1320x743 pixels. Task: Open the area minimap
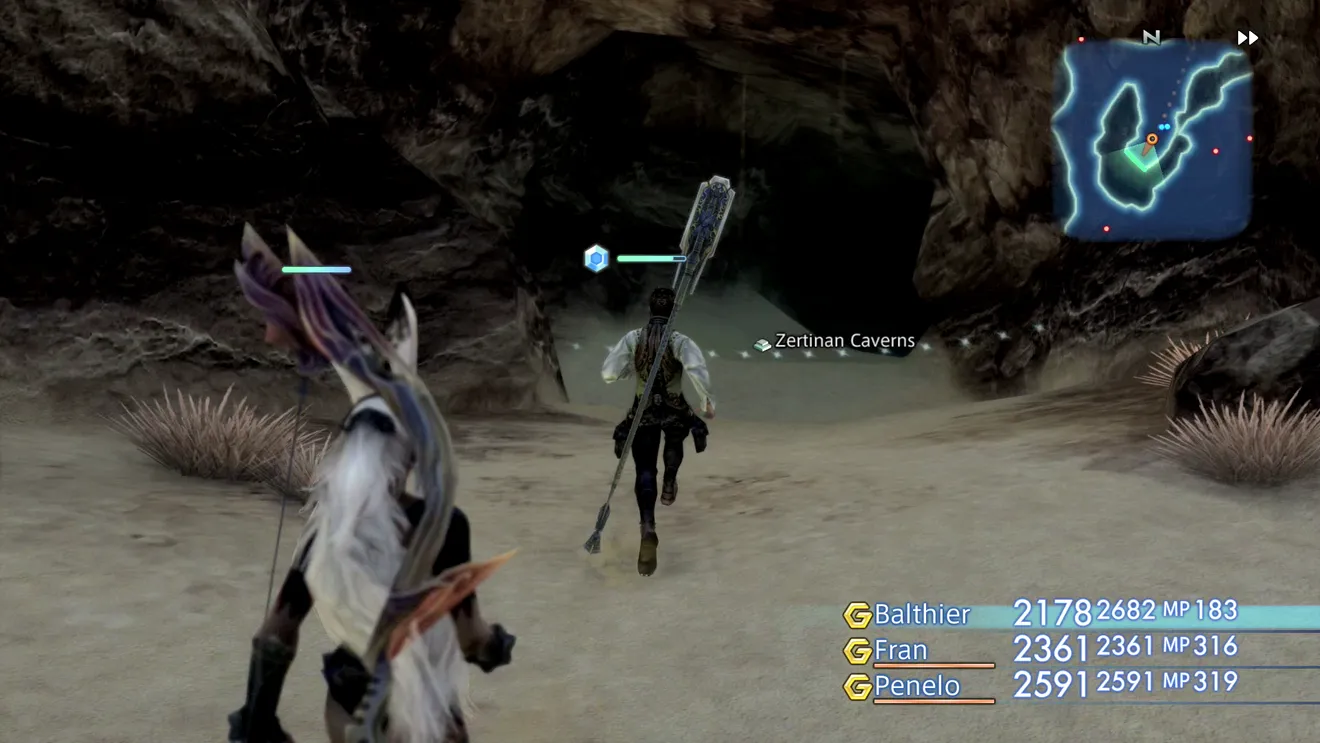pos(1152,140)
